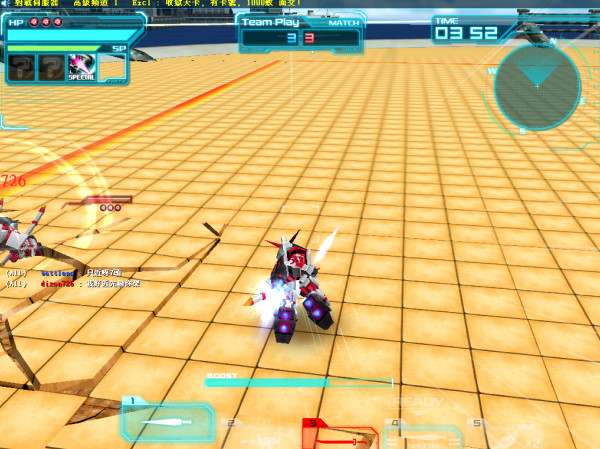Click the circular radar minimap
Image resolution: width=600 pixels, height=449 pixels.
pos(537,85)
